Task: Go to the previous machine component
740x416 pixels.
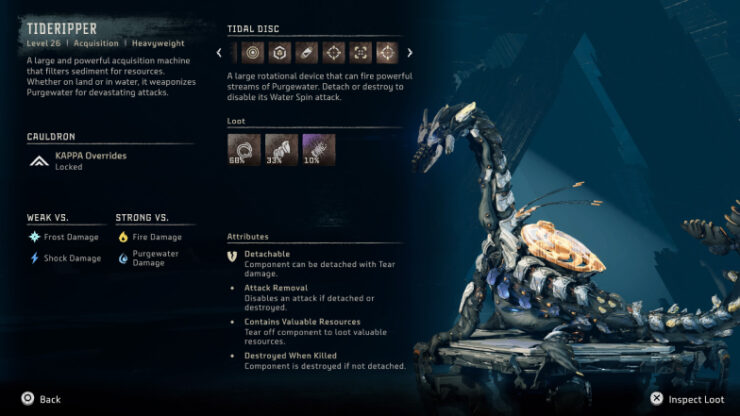Action: coord(219,53)
